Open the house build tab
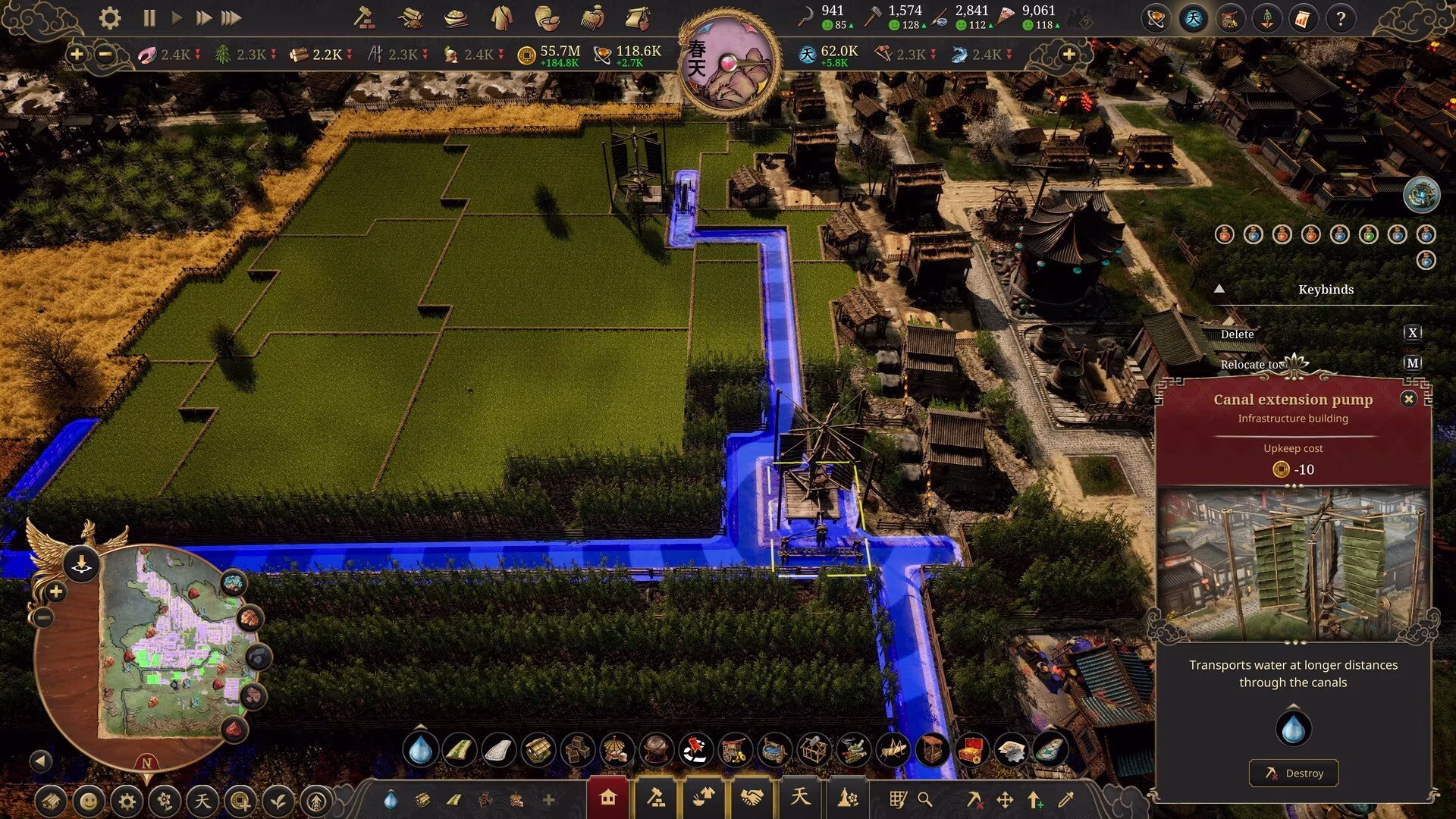1456x819 pixels. click(607, 798)
